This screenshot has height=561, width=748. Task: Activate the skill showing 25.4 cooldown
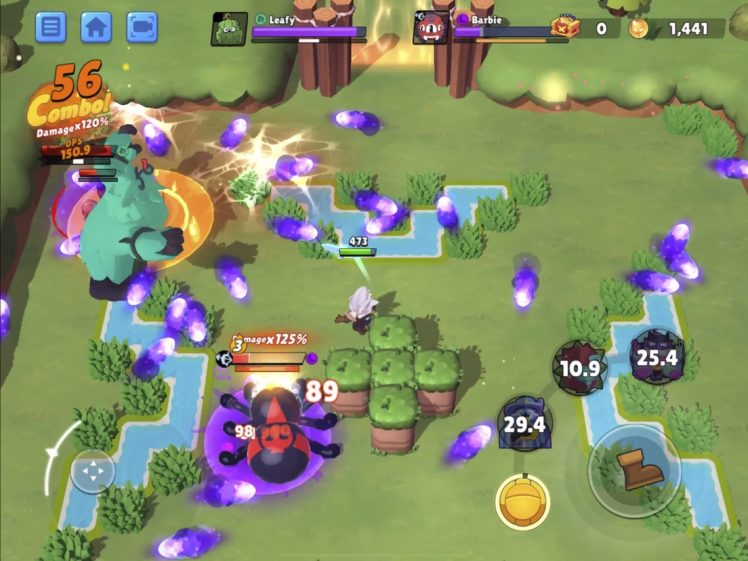(x=656, y=357)
